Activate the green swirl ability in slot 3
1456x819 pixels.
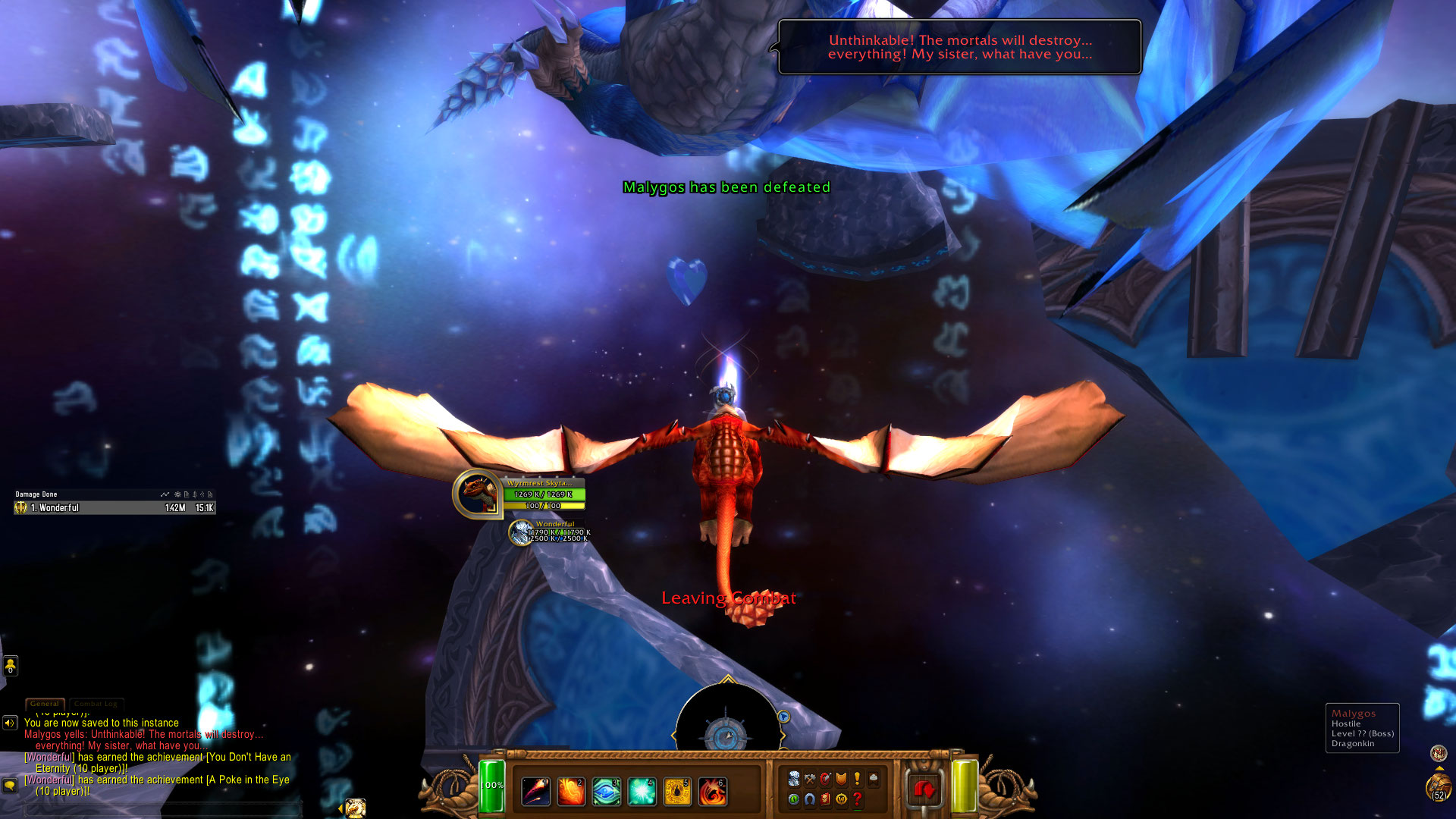click(606, 791)
